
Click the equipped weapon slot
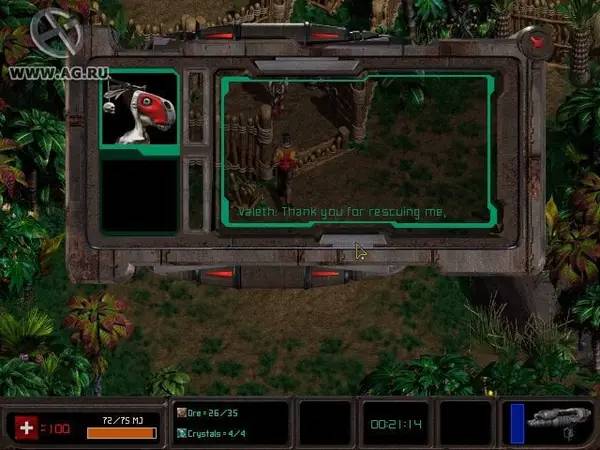click(x=557, y=422)
